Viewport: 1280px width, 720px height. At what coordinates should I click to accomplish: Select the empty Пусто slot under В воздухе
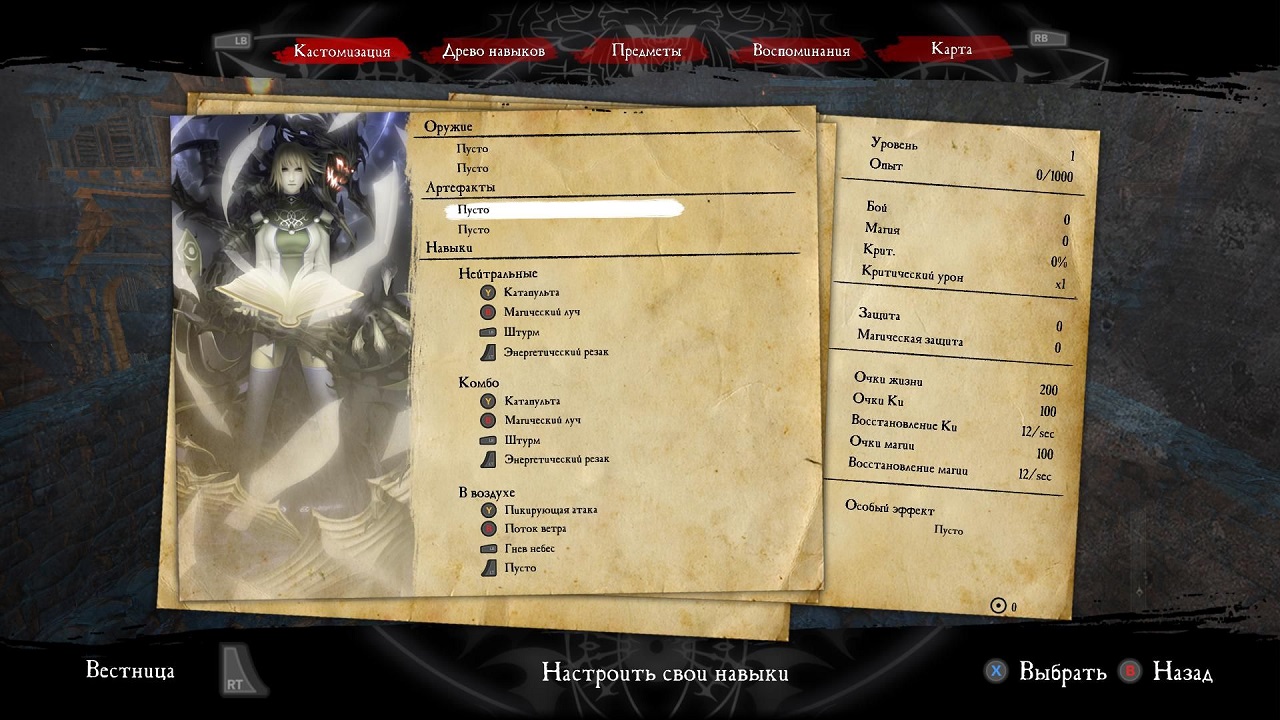[520, 568]
